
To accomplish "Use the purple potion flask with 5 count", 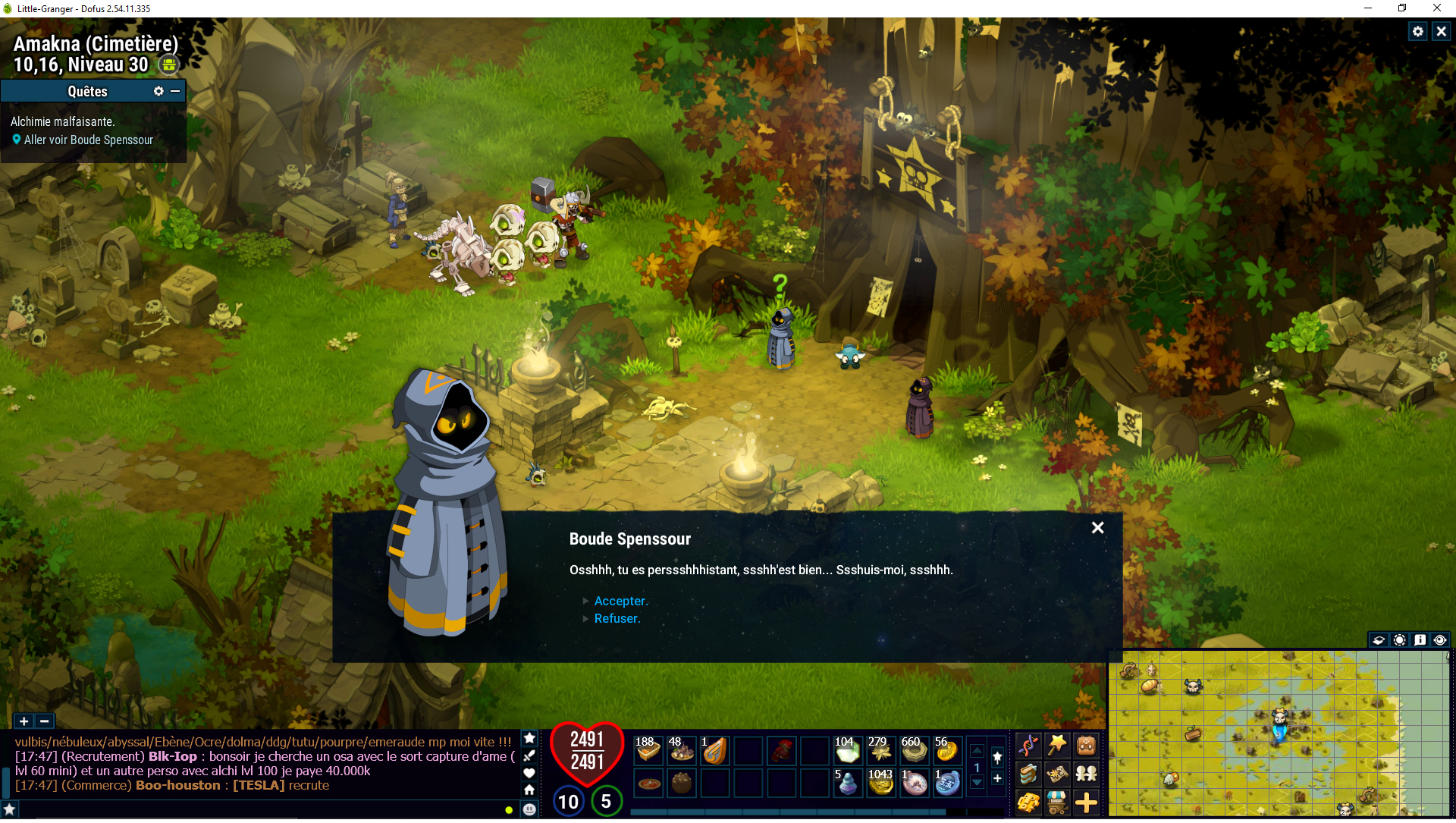I will tap(847, 783).
